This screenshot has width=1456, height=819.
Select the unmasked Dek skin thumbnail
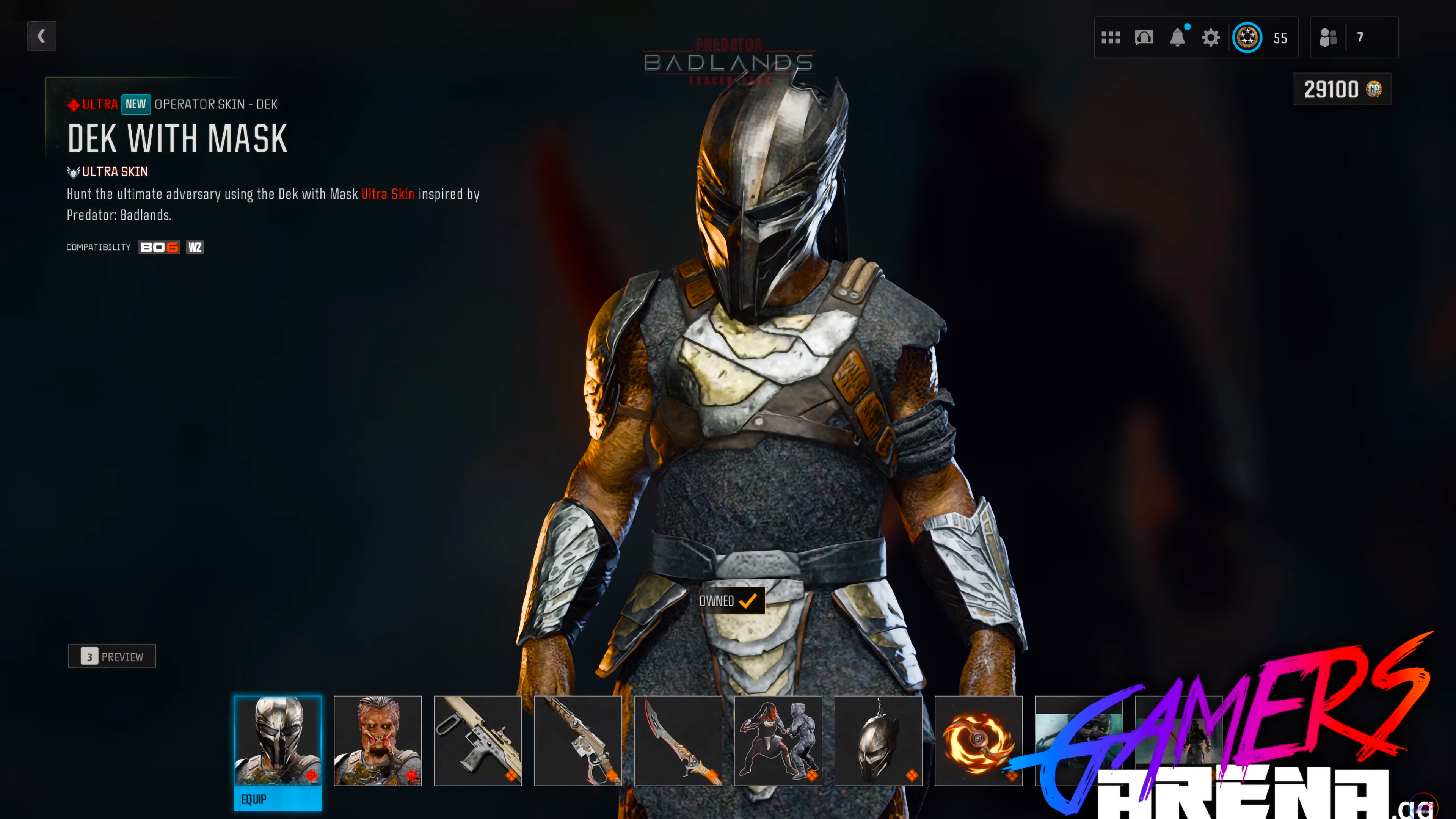point(377,741)
